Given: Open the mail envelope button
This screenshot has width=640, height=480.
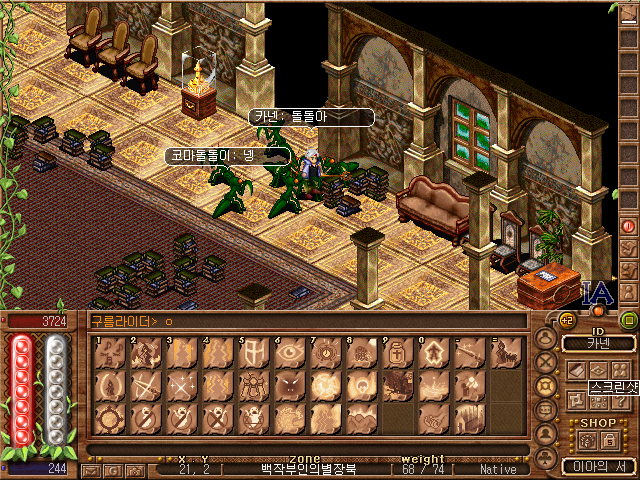Looking at the screenshot, I should [90, 469].
